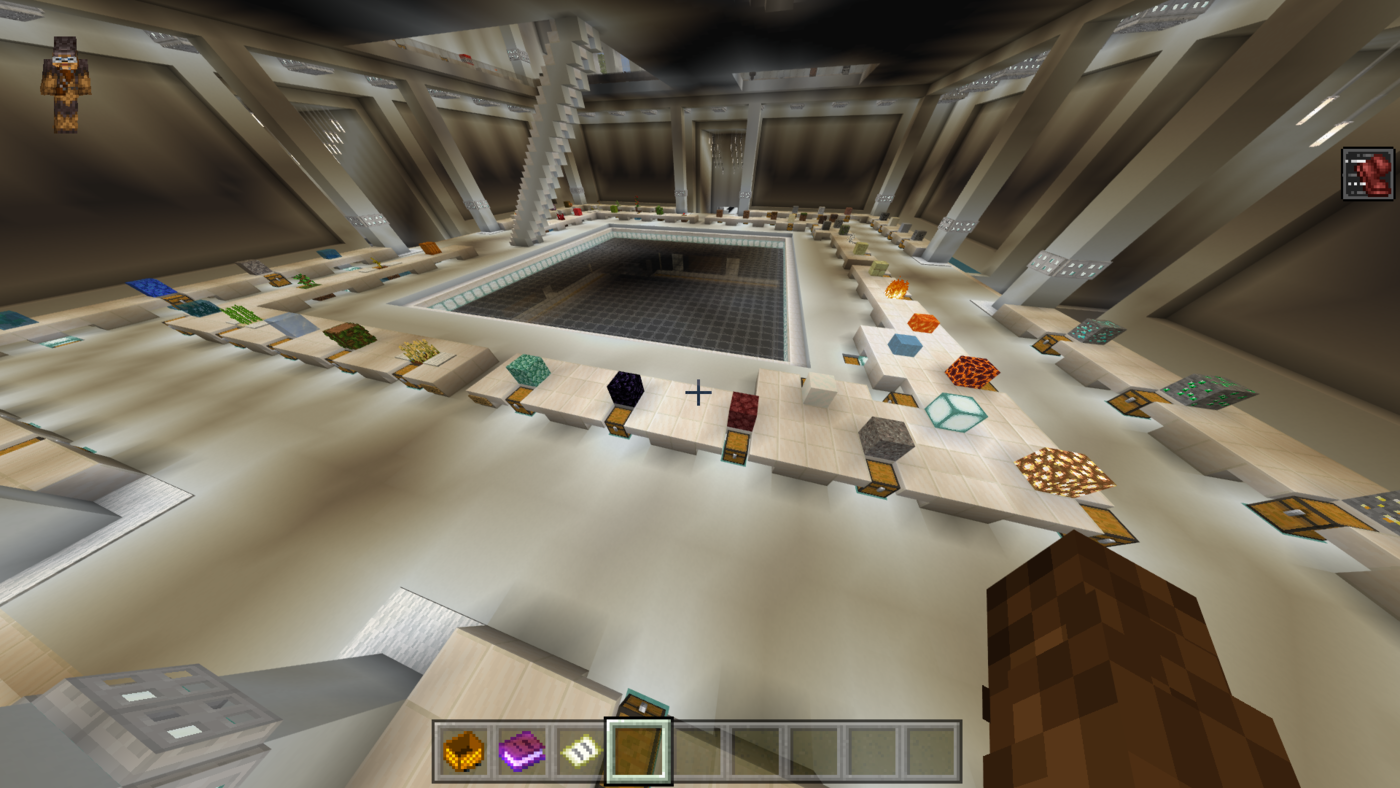The width and height of the screenshot is (1400, 788).
Task: Click the orange honeycomb block near the fire display
Action: 925,321
